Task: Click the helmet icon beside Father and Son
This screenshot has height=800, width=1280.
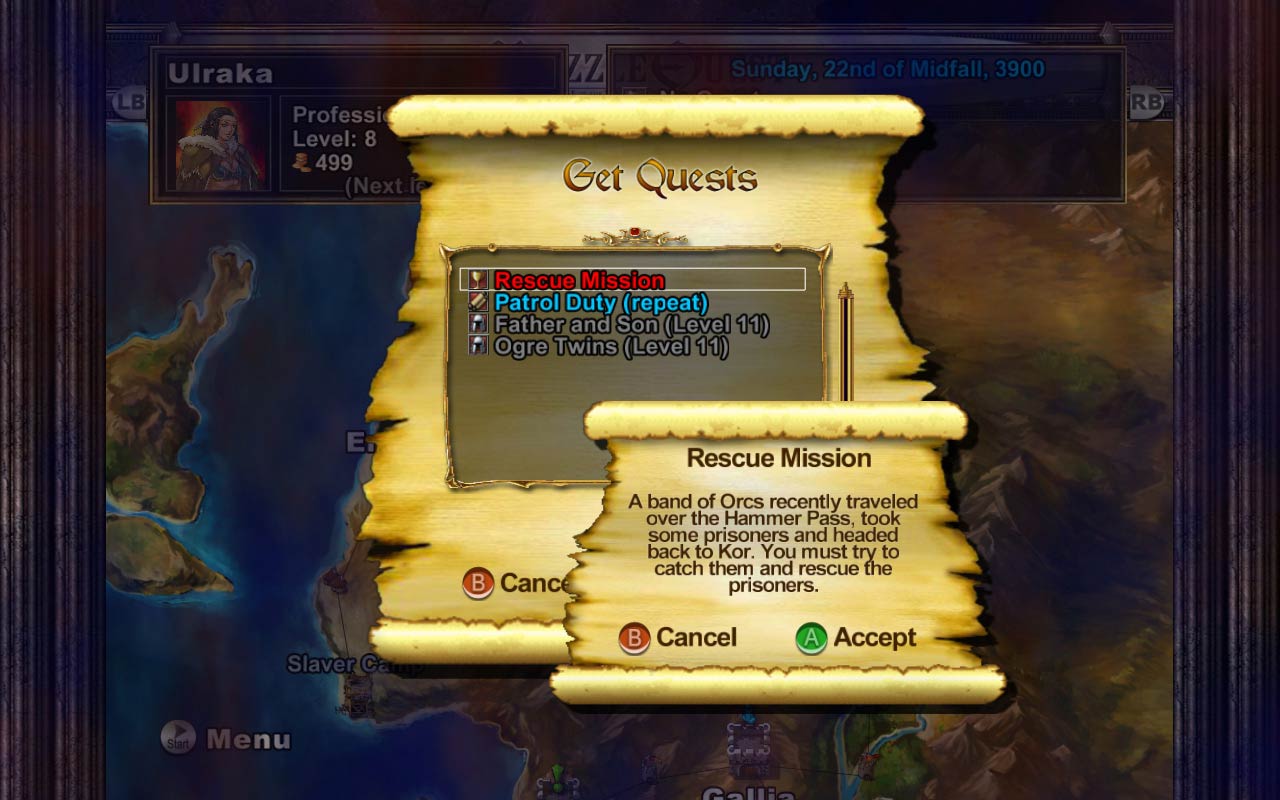Action: point(478,324)
